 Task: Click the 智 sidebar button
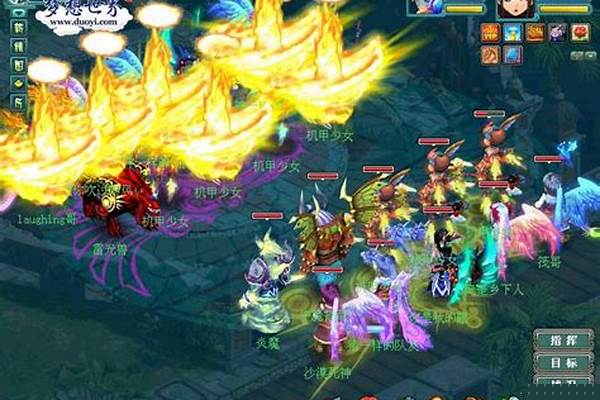point(16,64)
